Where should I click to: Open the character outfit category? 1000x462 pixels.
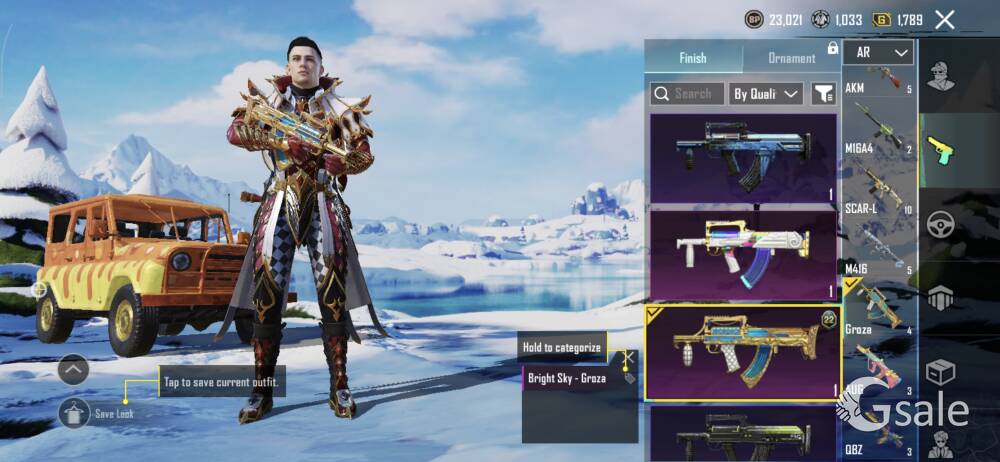tap(940, 77)
